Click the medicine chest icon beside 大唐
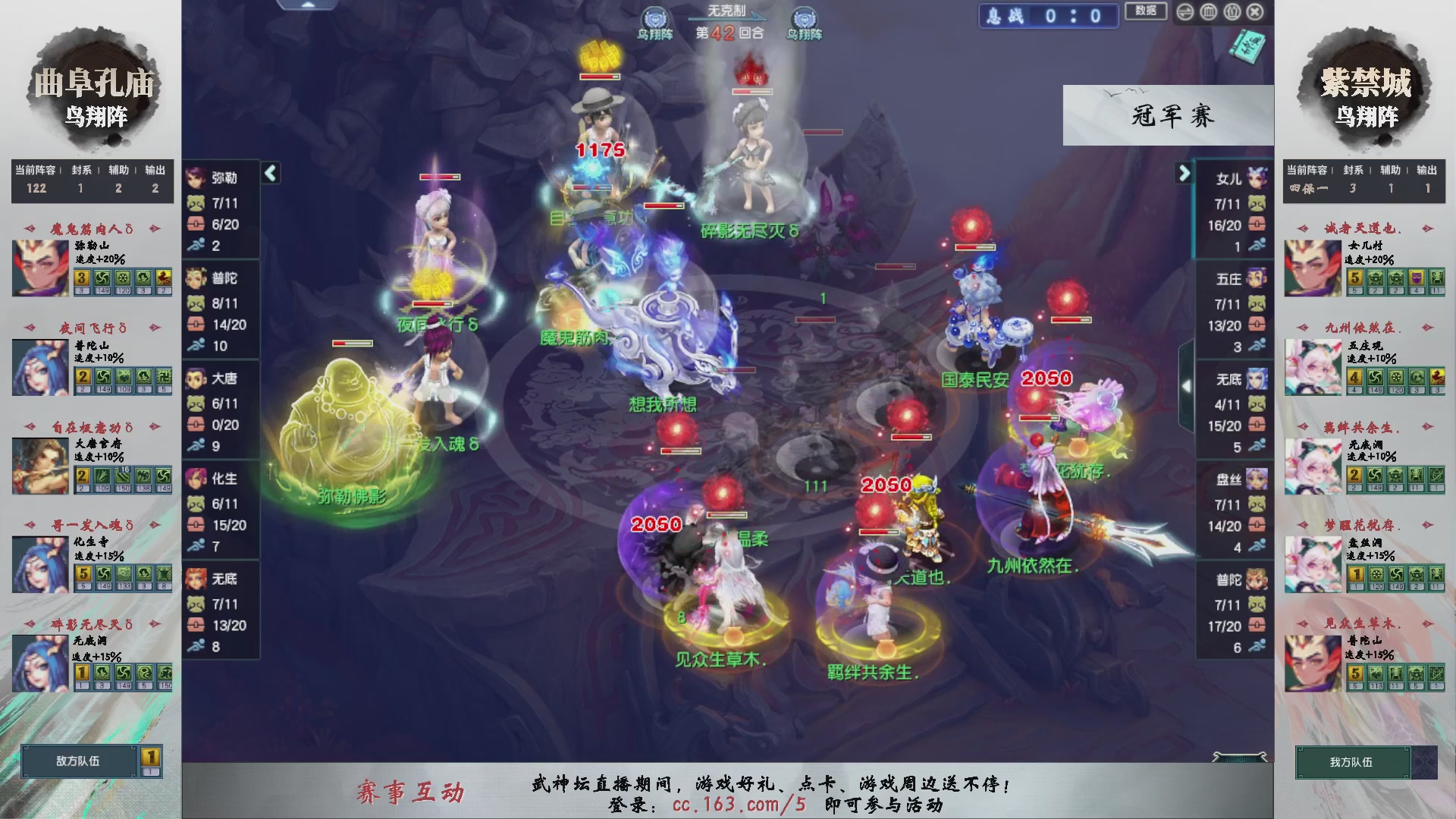 [x=199, y=425]
